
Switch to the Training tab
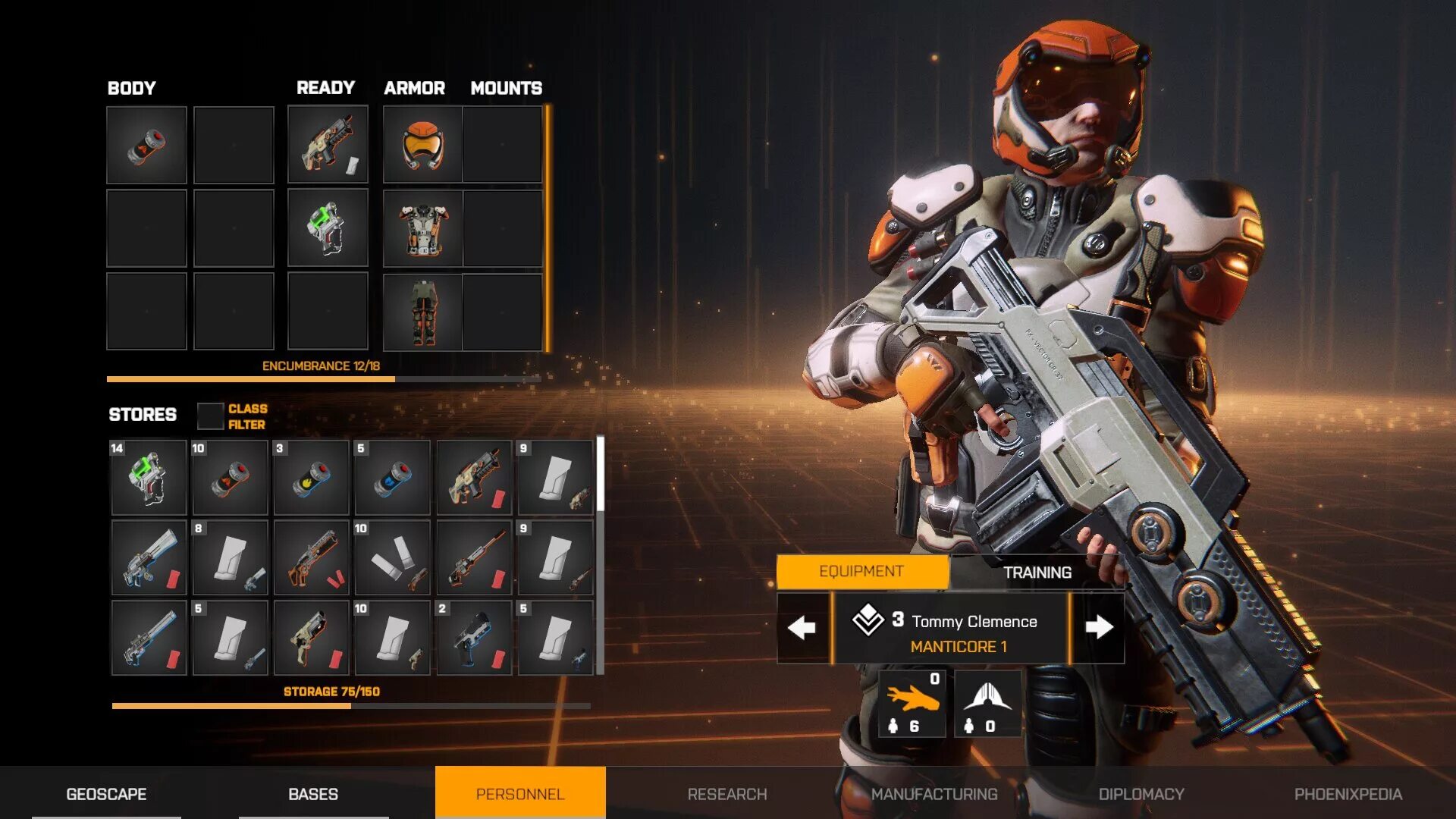click(x=1037, y=573)
